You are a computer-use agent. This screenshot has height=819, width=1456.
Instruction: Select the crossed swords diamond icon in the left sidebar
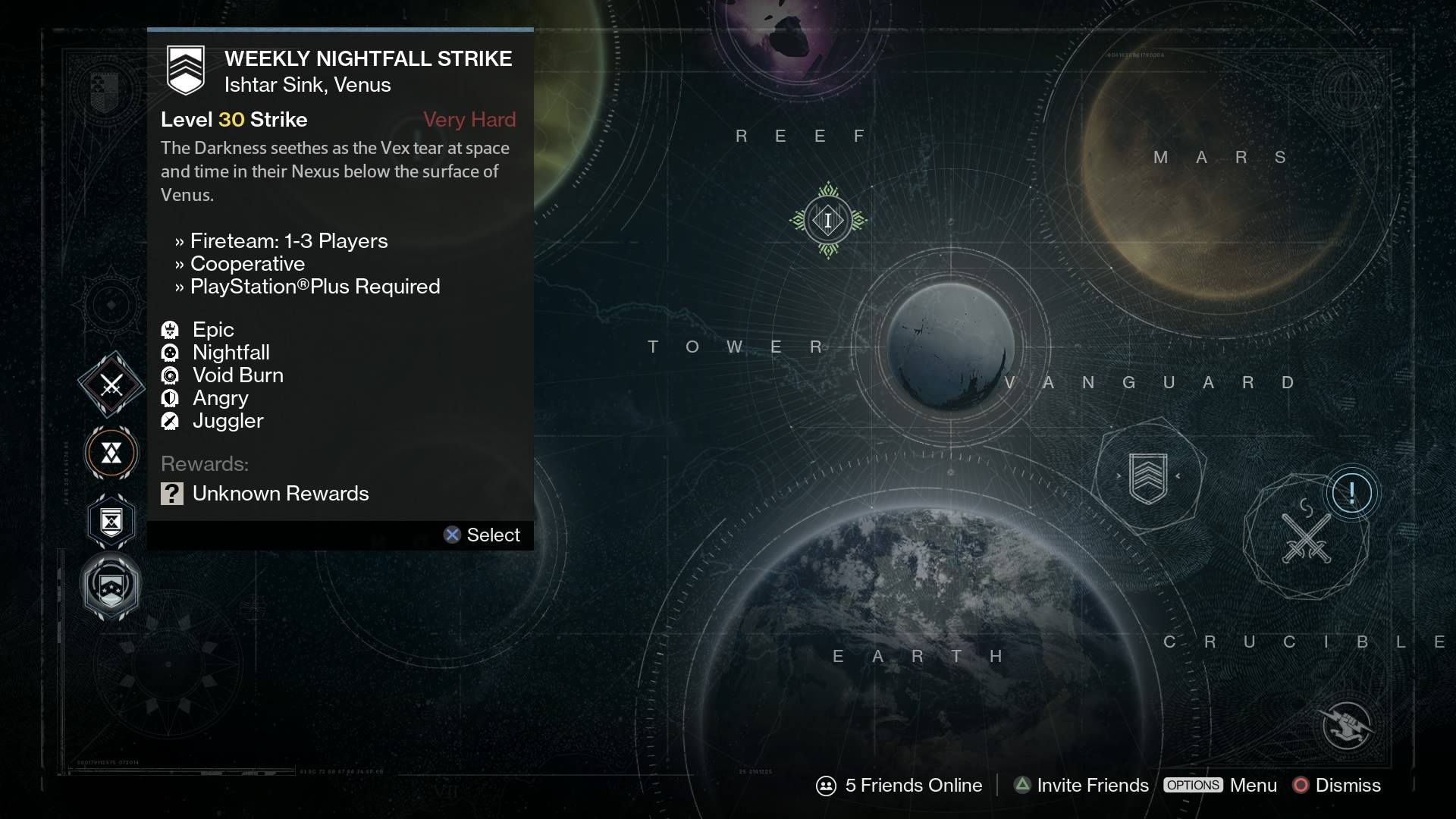pyautogui.click(x=111, y=385)
